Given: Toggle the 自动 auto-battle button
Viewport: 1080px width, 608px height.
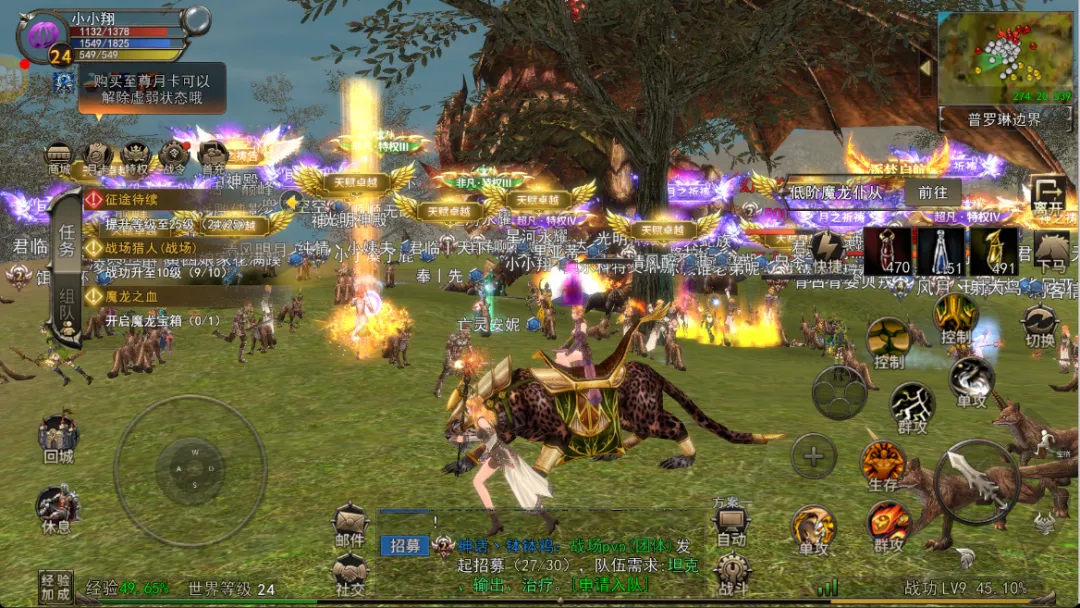Looking at the screenshot, I should 732,523.
